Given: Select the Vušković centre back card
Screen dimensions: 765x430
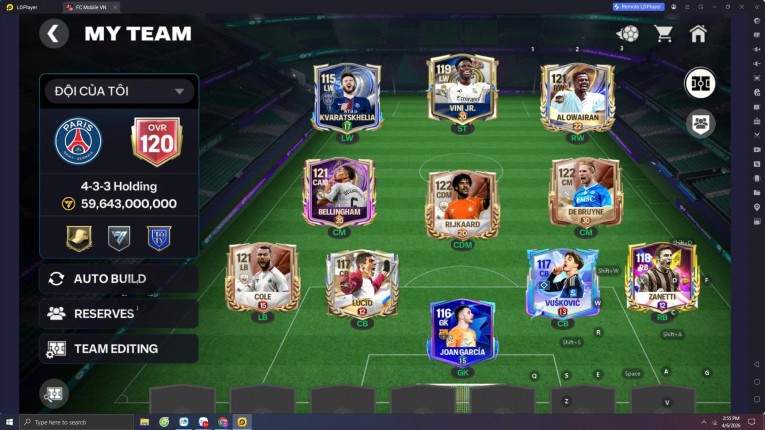Looking at the screenshot, I should (562, 283).
